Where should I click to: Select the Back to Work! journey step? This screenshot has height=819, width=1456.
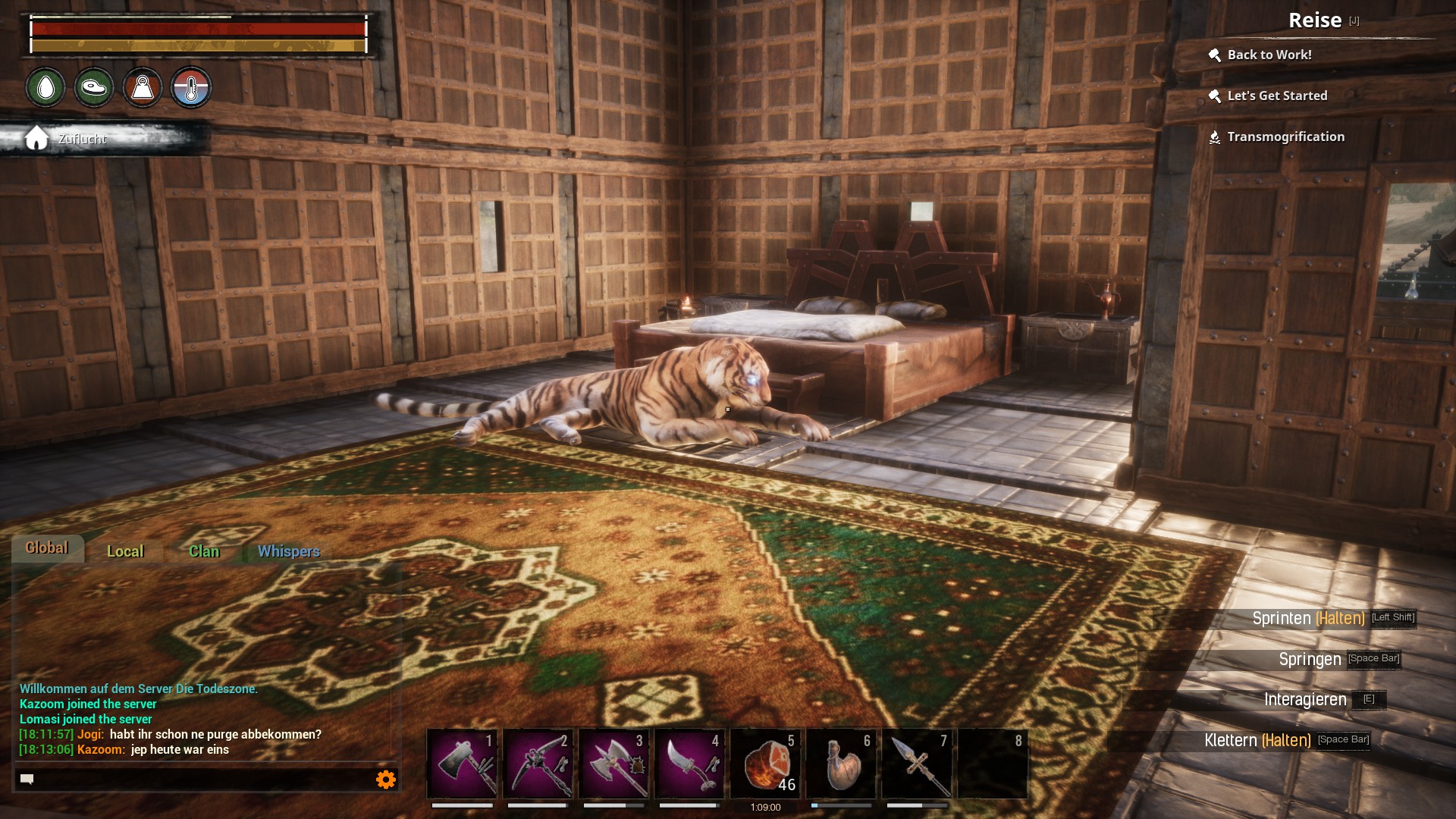(1269, 55)
